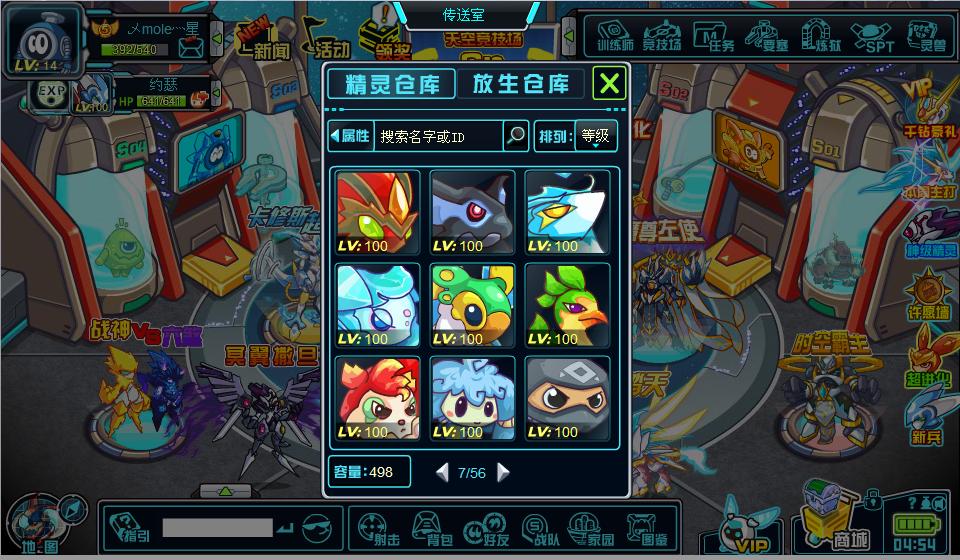Go to the previous warehouse page
The height and width of the screenshot is (560, 960).
pyautogui.click(x=442, y=472)
